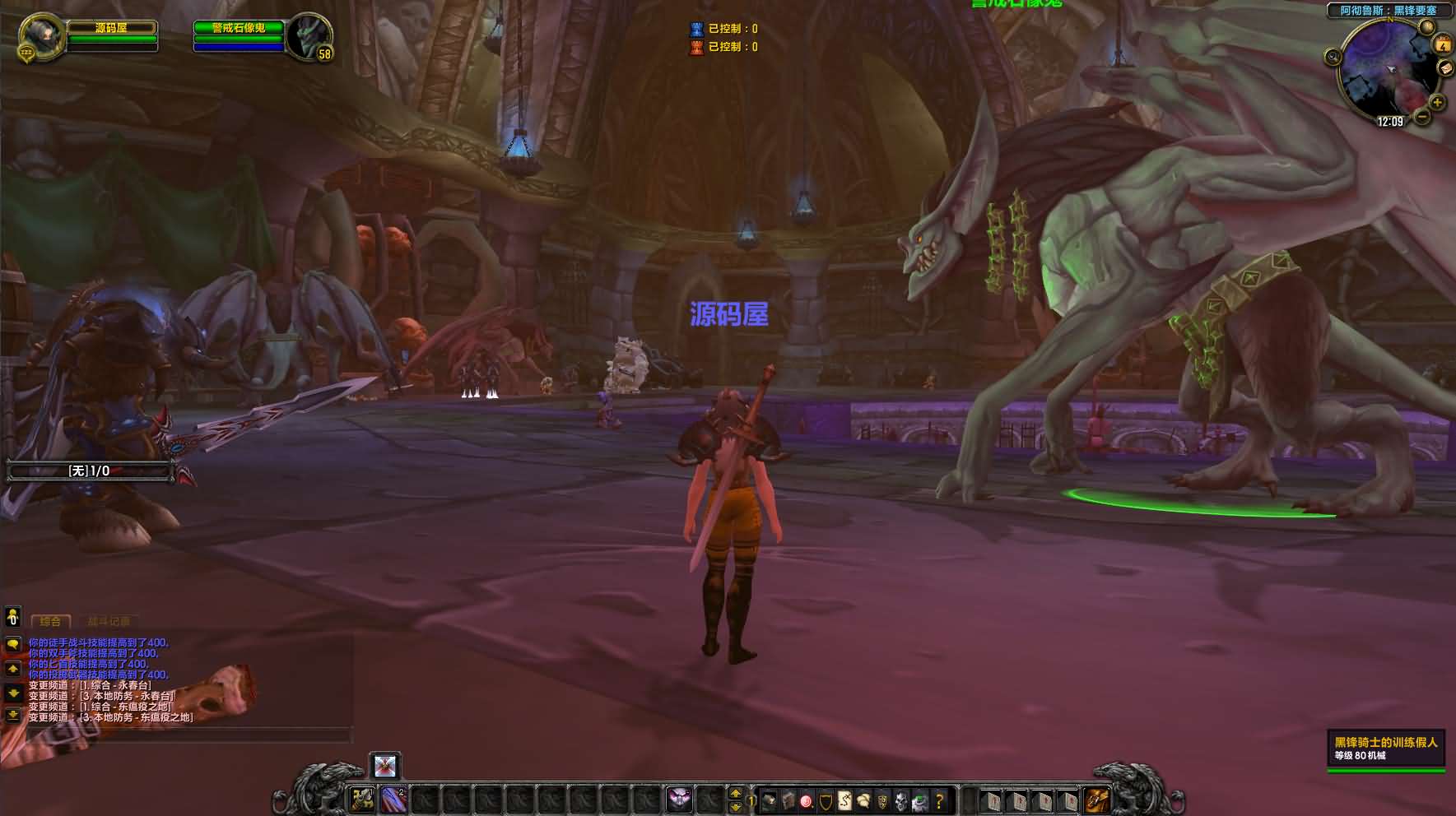Open the help question mark micro button
Screen dimensions: 1456x816
[x=939, y=800]
